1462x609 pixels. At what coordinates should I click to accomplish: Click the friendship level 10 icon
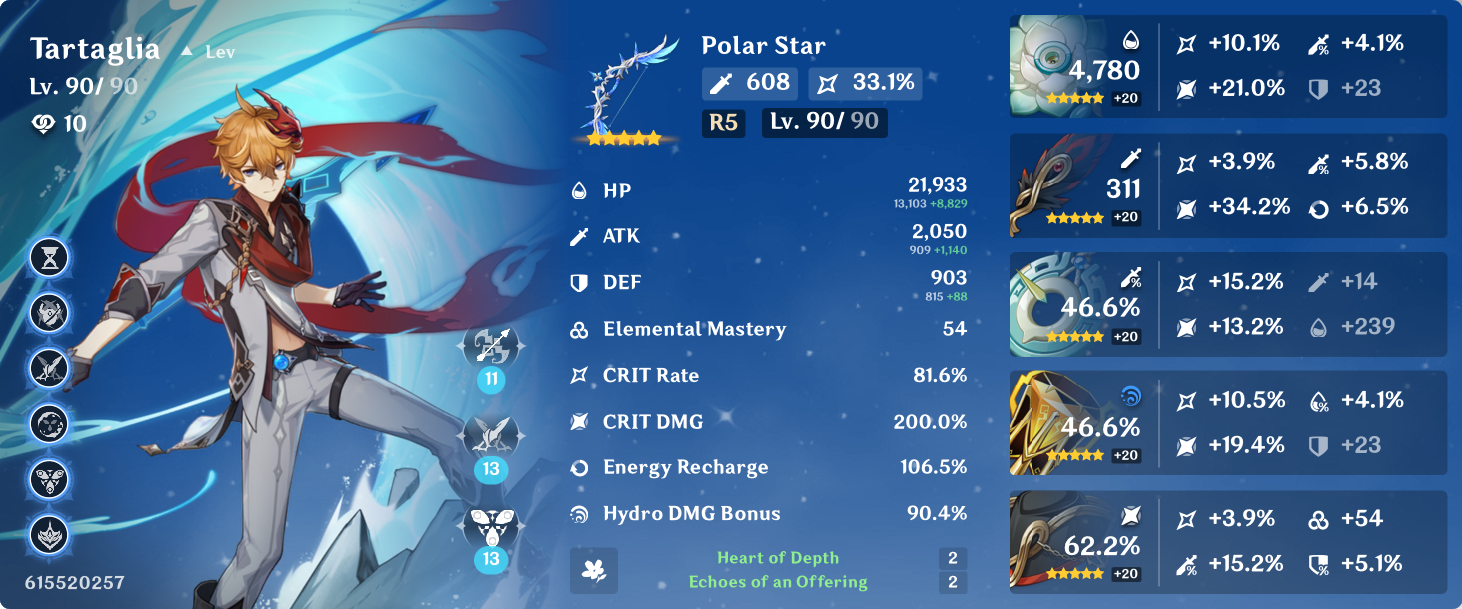[46, 124]
